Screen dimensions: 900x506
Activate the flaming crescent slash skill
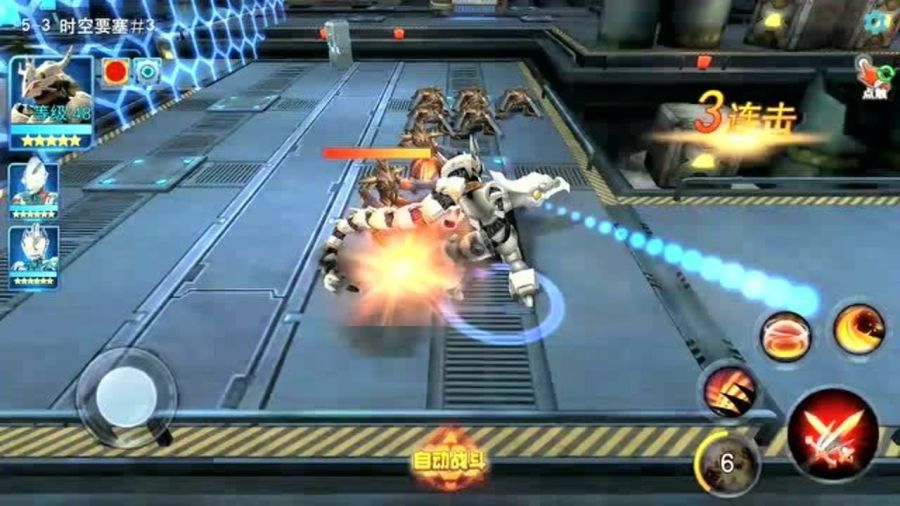coord(859,329)
